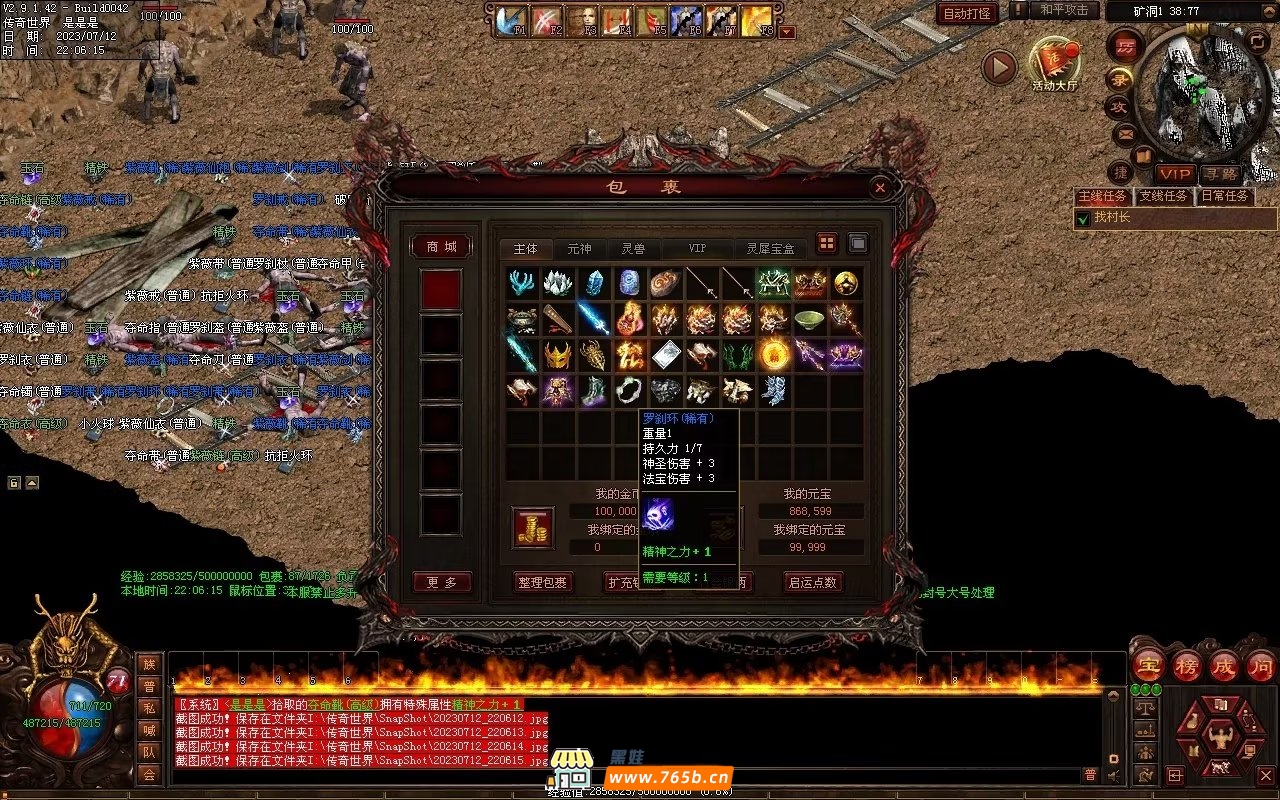Switch to the 元神 tab
This screenshot has height=800, width=1280.
point(579,248)
